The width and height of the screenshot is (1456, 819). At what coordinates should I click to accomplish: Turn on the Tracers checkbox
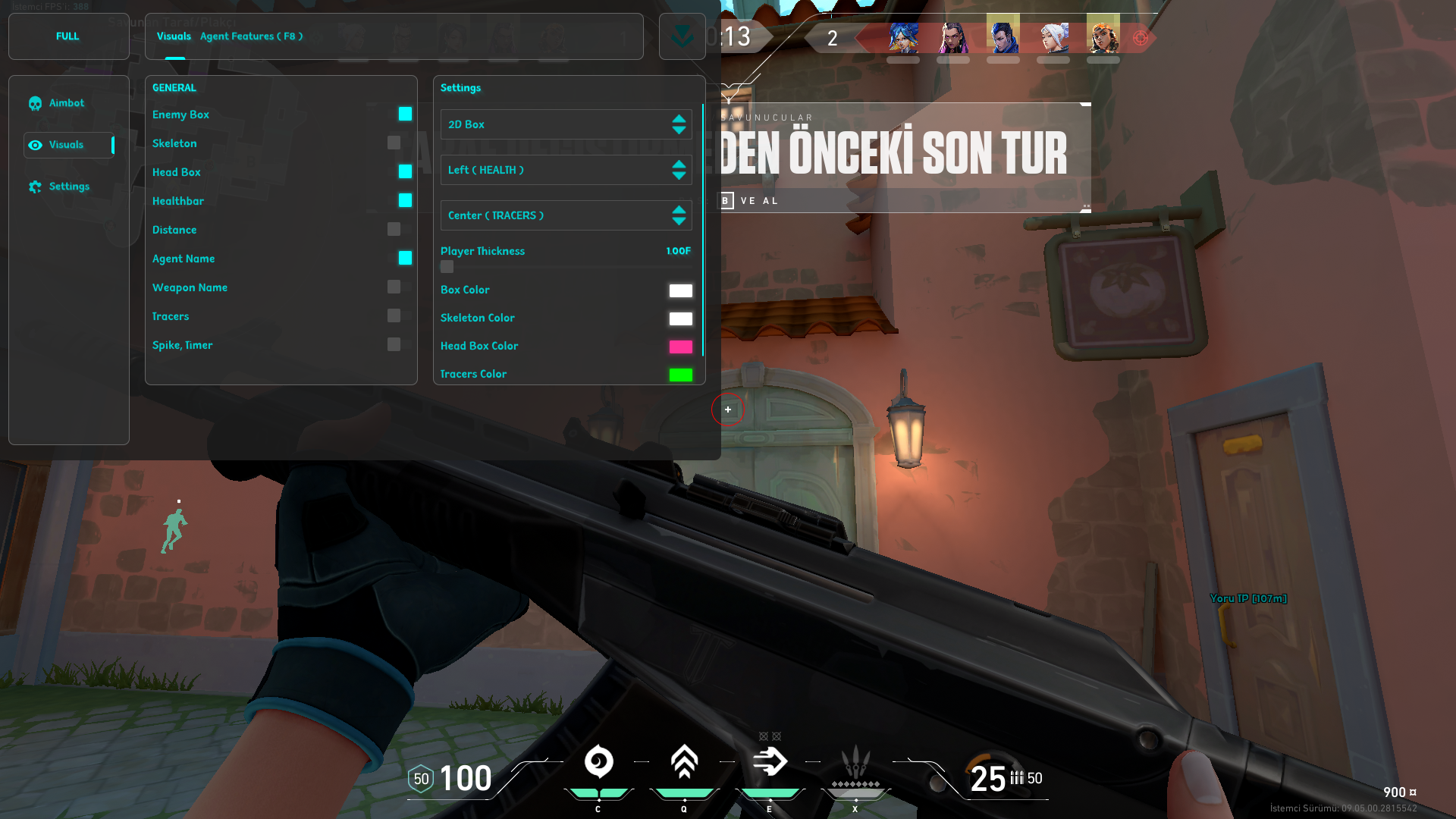pyautogui.click(x=394, y=315)
